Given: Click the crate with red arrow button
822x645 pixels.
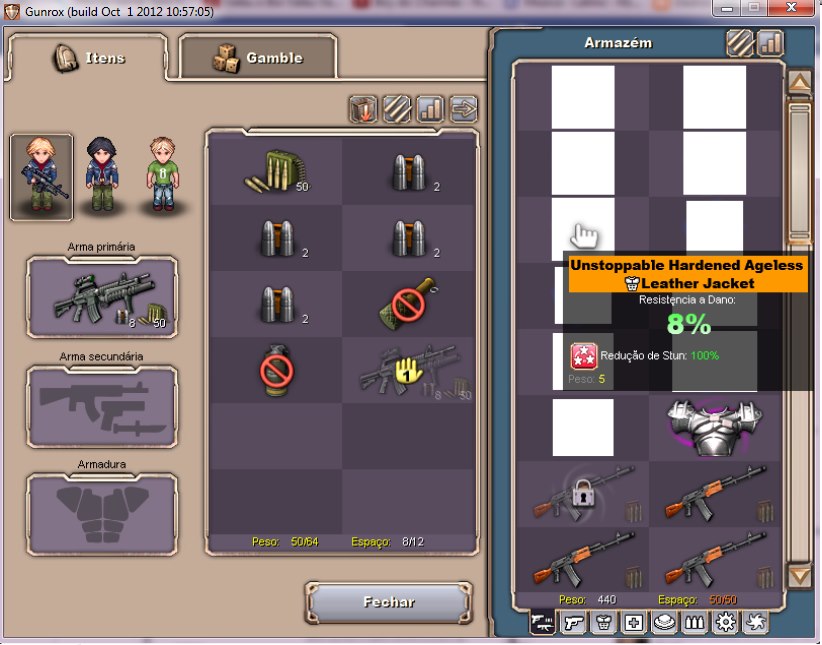Looking at the screenshot, I should tap(363, 109).
